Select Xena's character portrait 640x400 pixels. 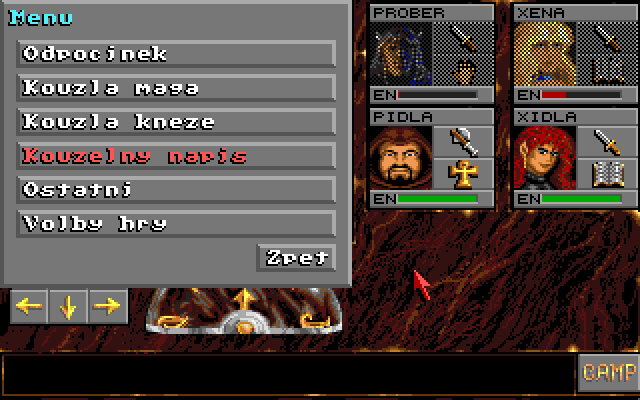pyautogui.click(x=546, y=53)
